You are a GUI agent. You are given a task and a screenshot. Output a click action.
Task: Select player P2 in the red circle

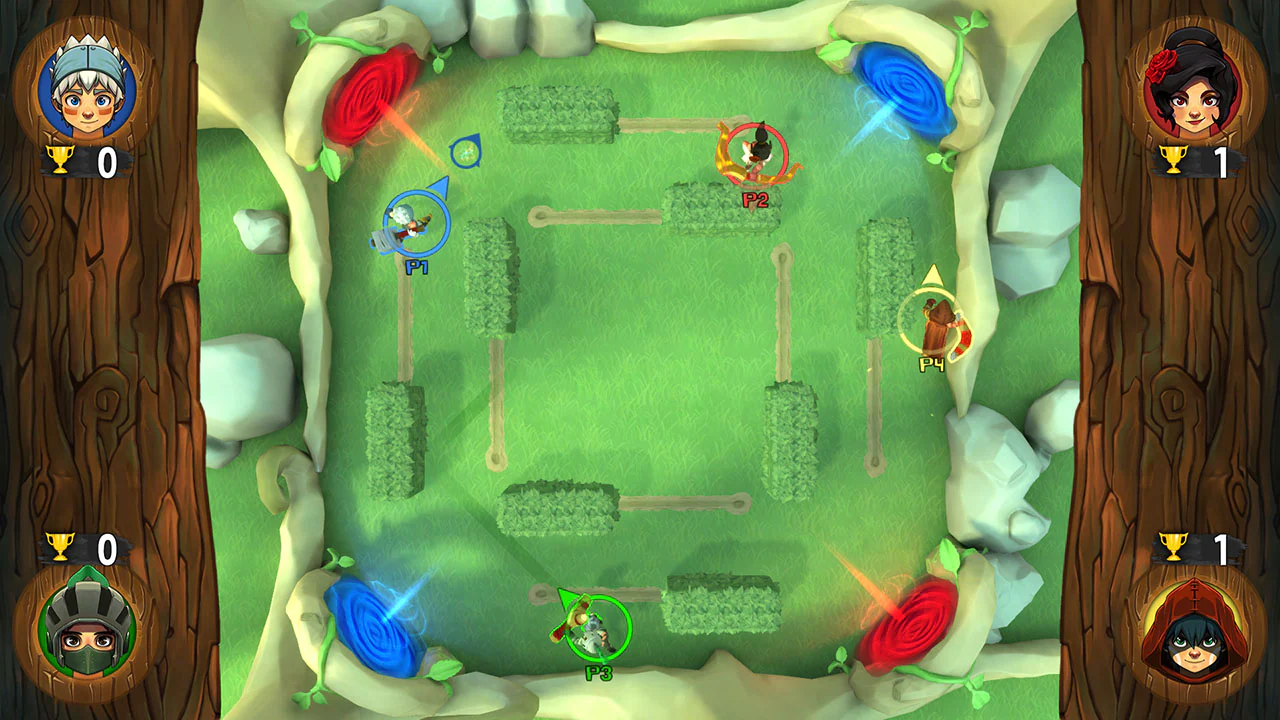756,152
